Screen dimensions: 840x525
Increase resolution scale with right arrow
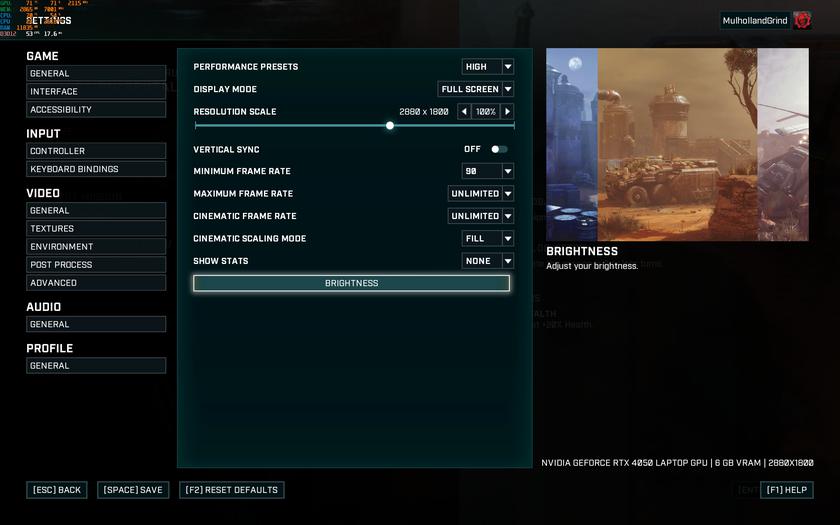(x=508, y=112)
